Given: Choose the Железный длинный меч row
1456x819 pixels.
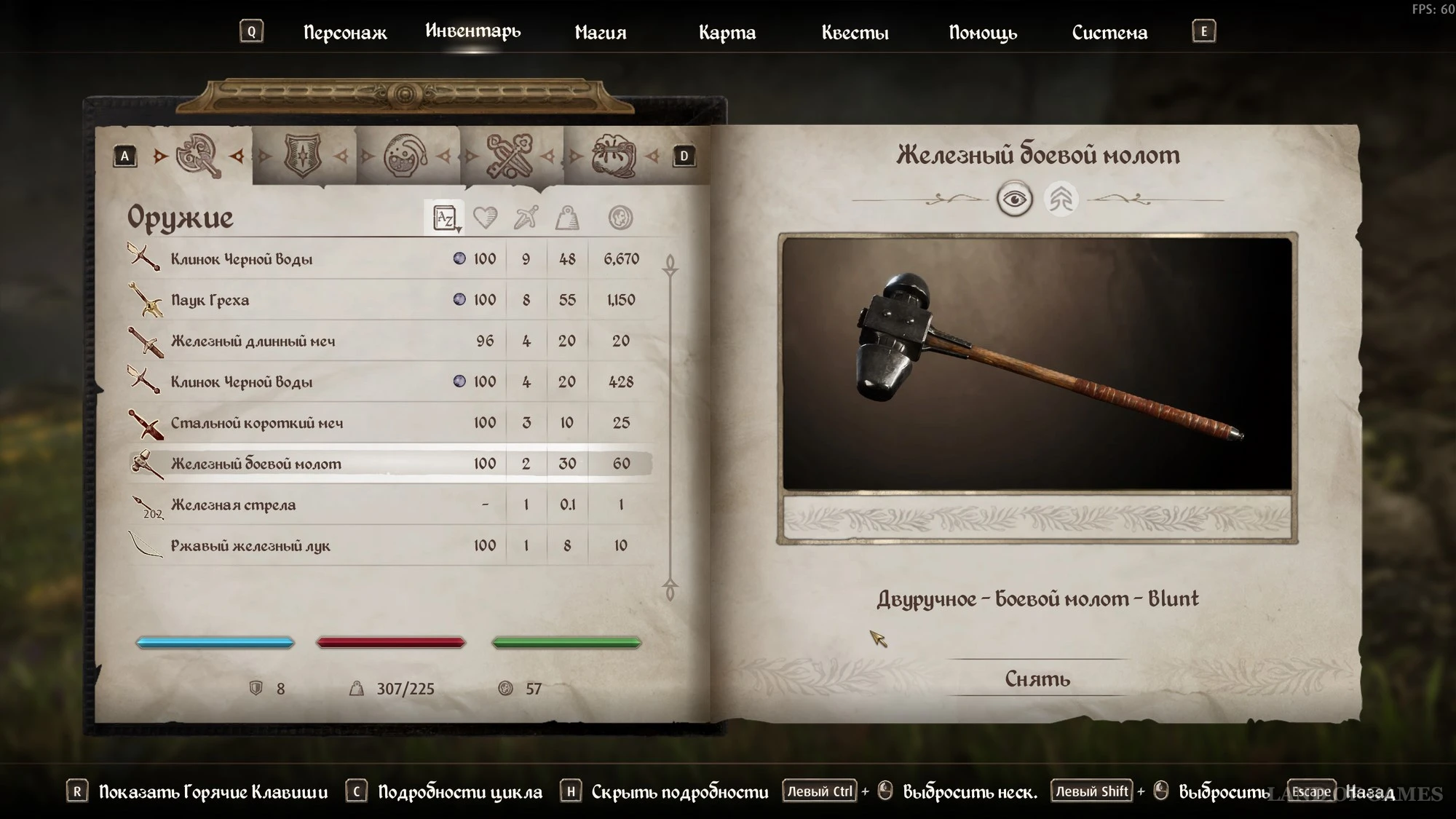Looking at the screenshot, I should coord(253,341).
